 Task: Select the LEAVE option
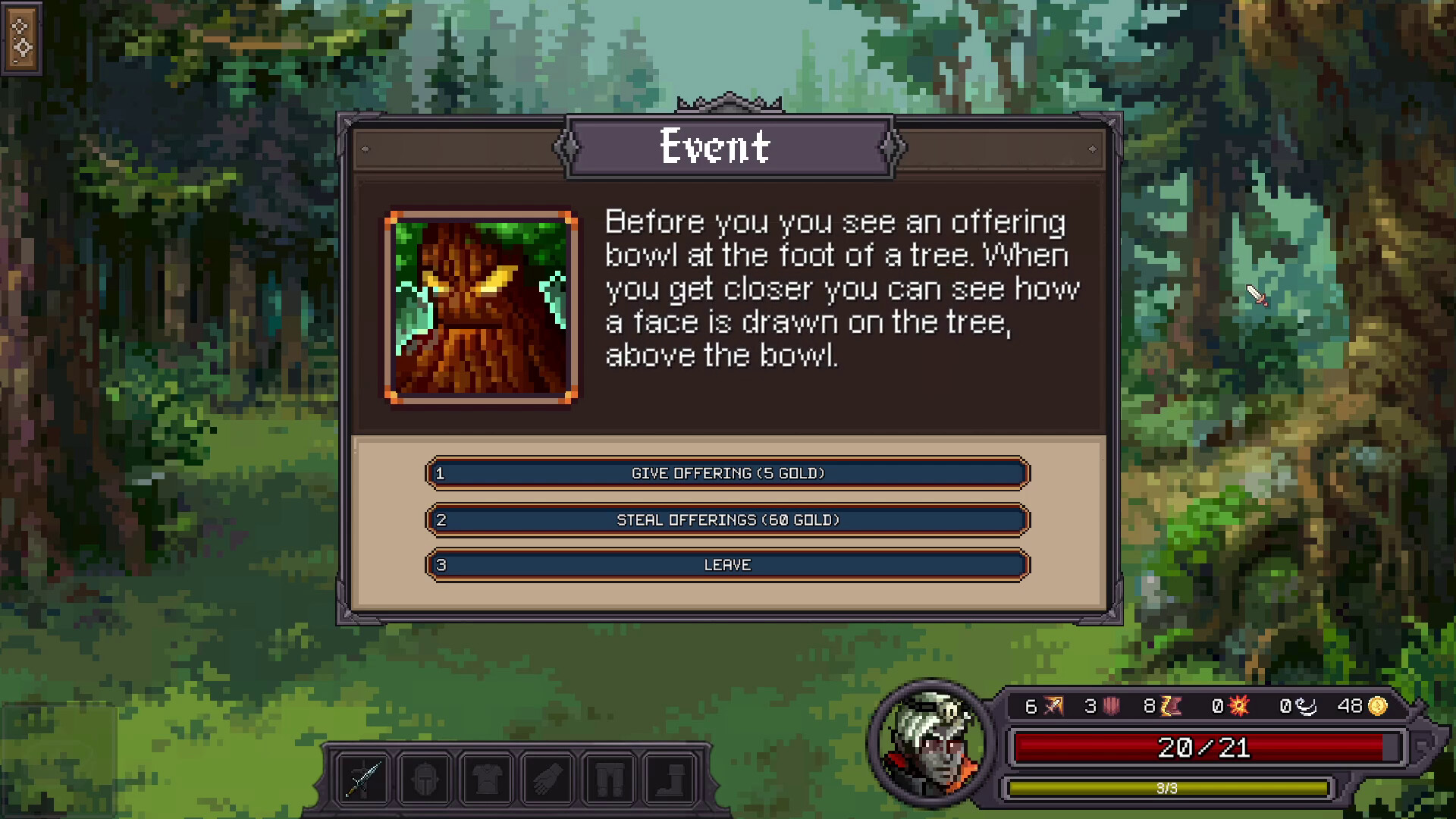tap(726, 564)
